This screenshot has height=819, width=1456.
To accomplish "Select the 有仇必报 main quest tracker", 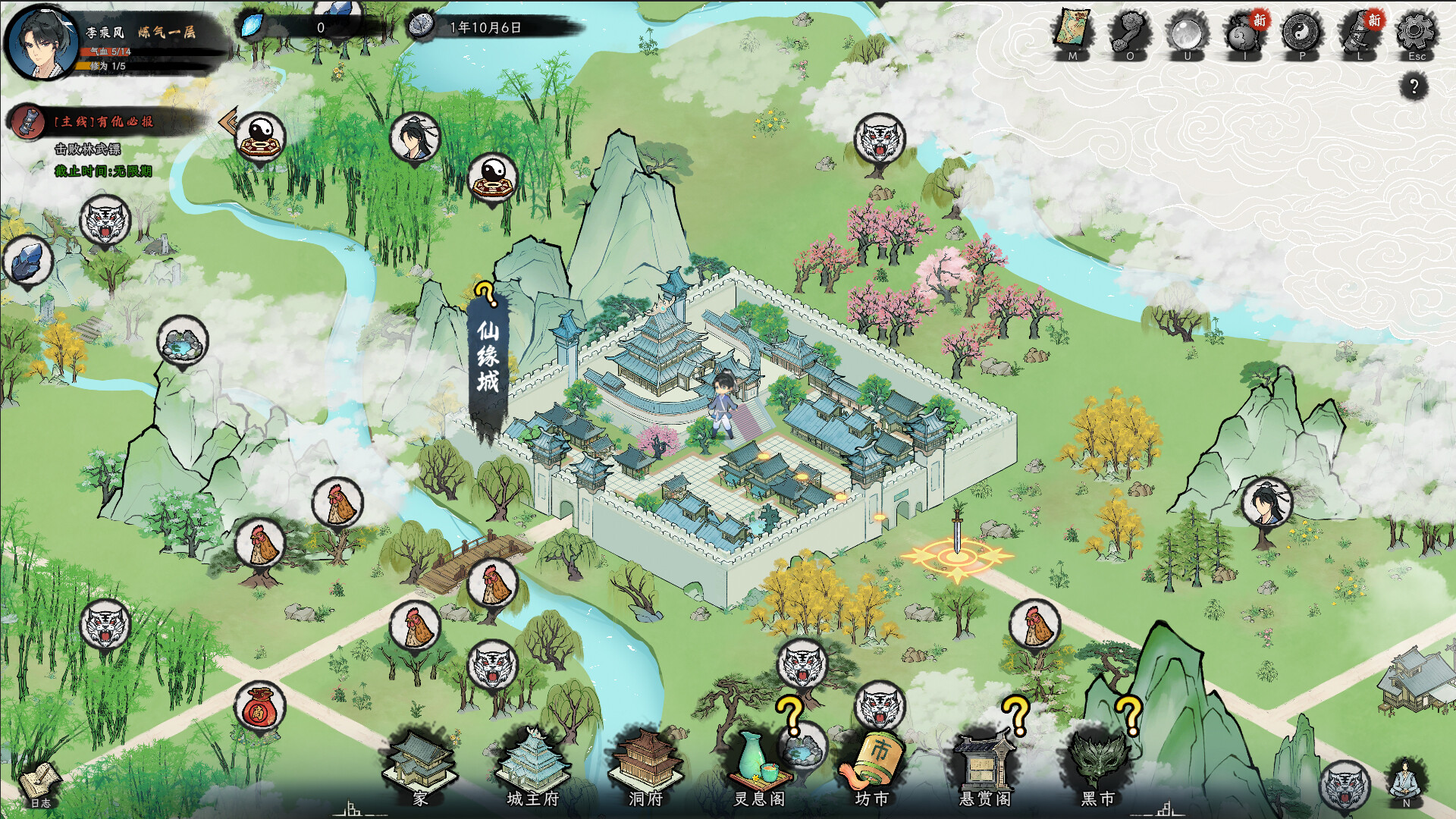I will click(103, 121).
